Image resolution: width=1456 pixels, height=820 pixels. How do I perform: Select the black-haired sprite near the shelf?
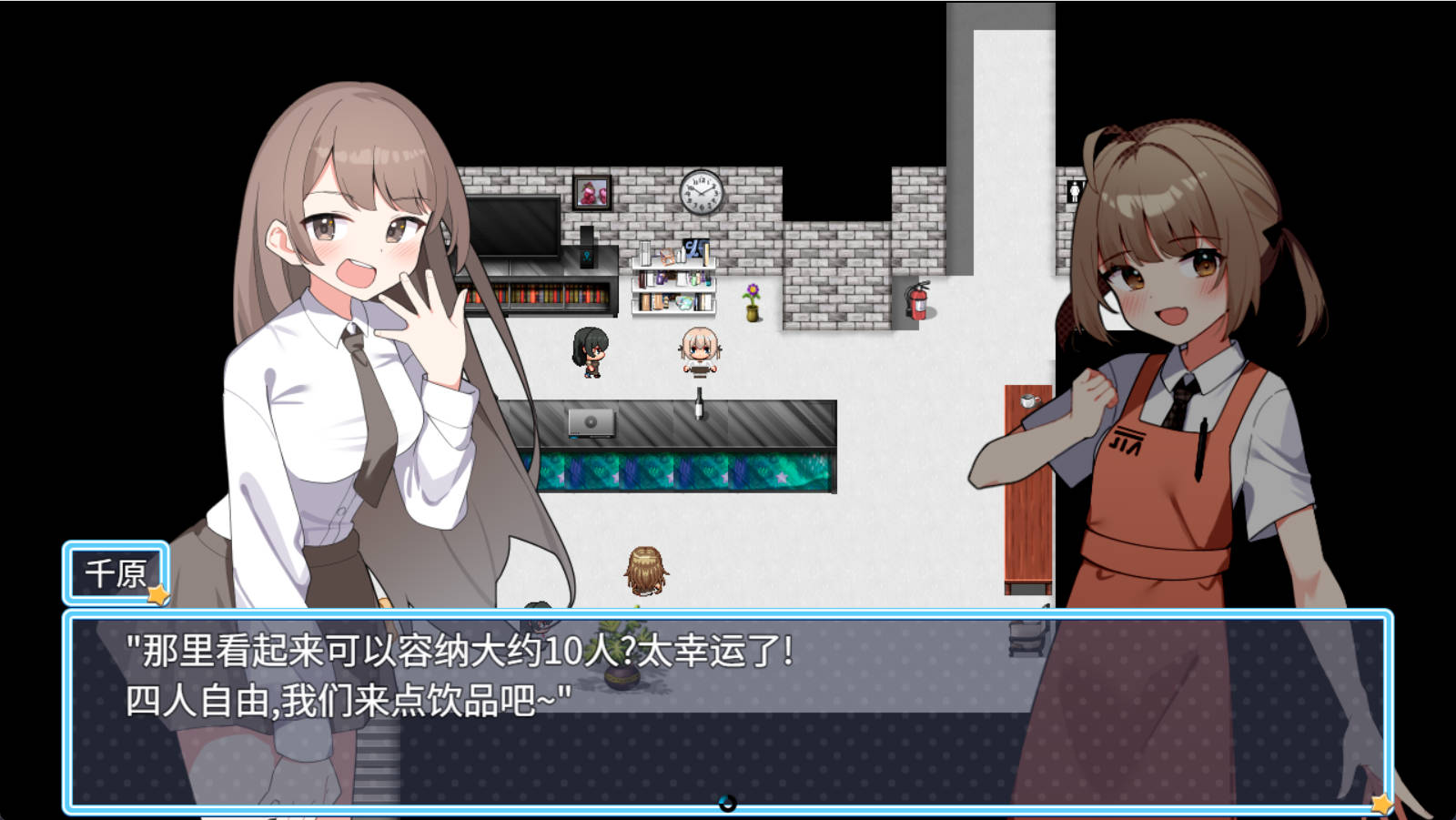point(588,352)
